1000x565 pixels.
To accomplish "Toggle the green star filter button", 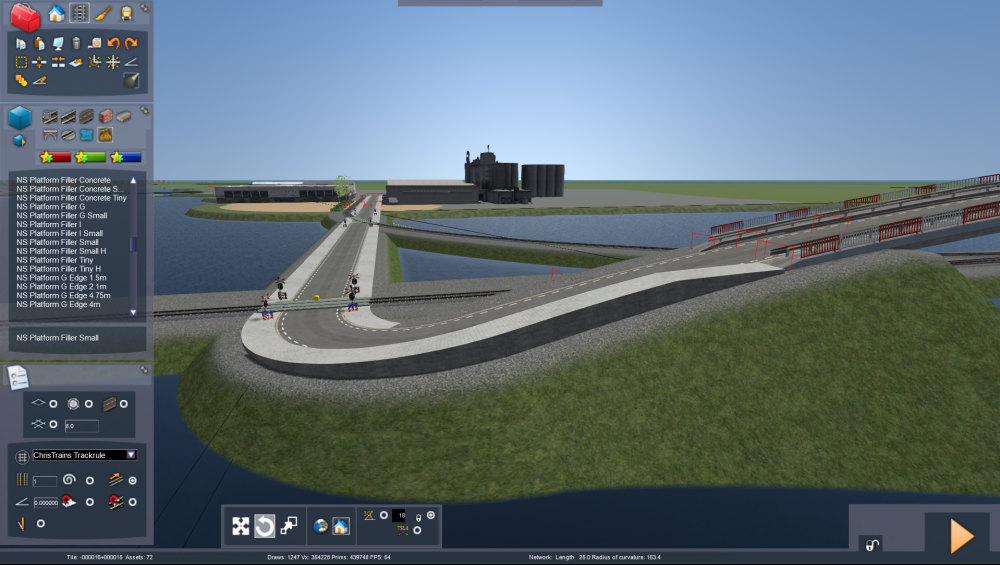I will pyautogui.click(x=91, y=157).
